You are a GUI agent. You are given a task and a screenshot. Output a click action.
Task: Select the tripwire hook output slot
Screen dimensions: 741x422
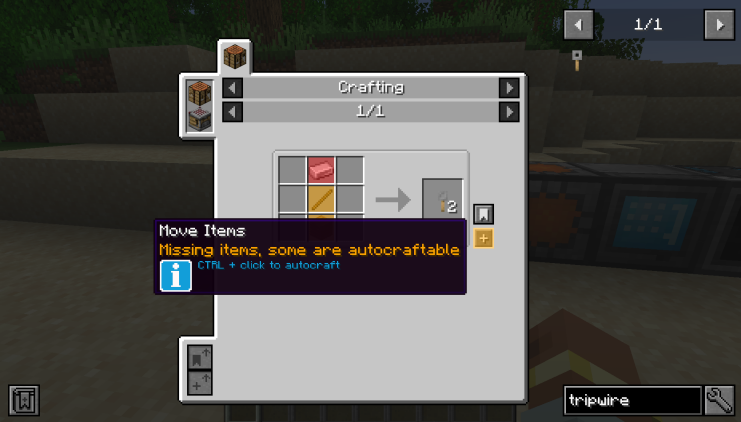click(x=442, y=199)
